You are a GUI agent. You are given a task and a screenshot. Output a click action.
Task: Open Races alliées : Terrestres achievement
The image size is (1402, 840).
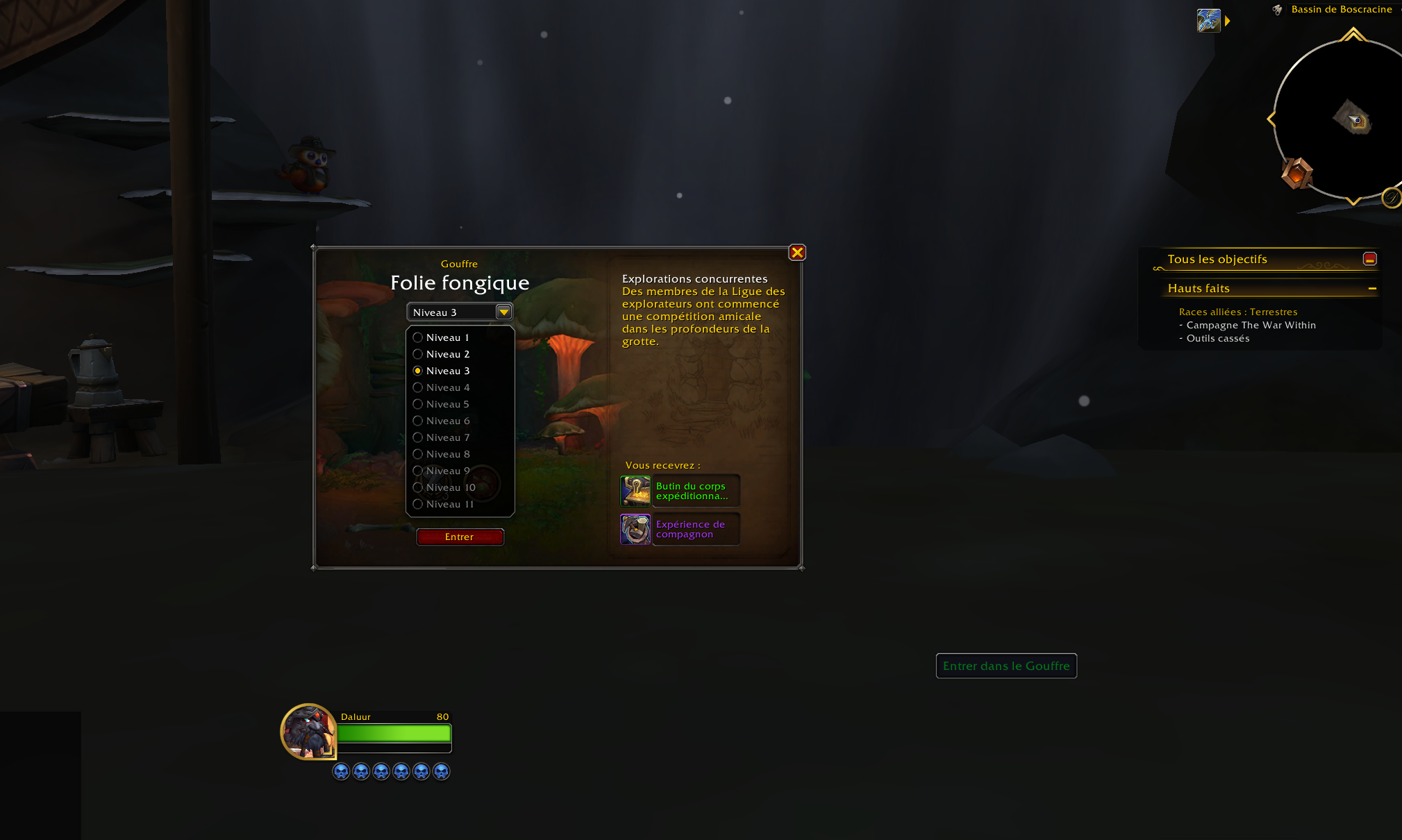(x=1237, y=312)
